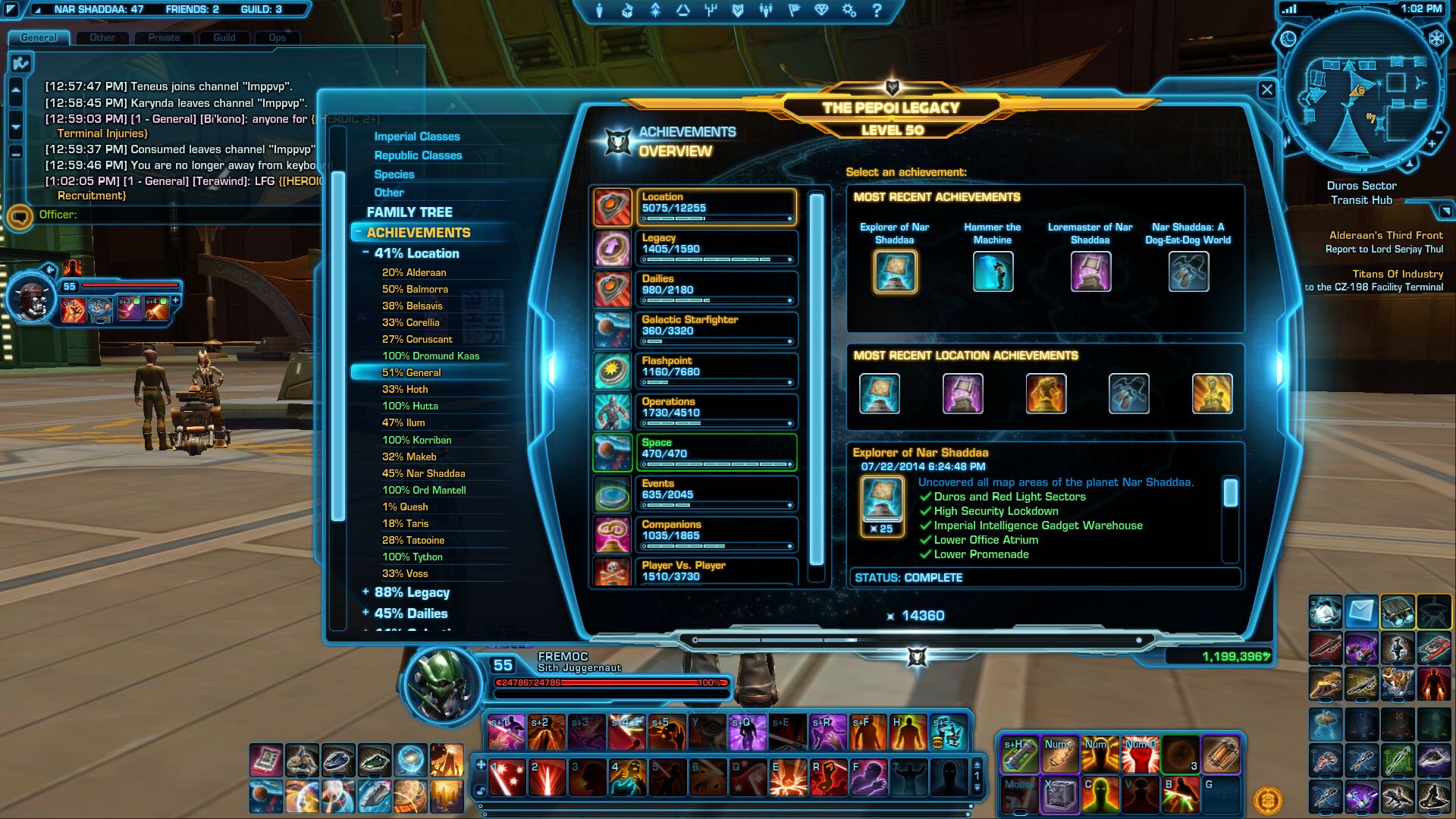Choose the 45% Nar Shaddaa achievements
The width and height of the screenshot is (1456, 819).
(x=423, y=473)
